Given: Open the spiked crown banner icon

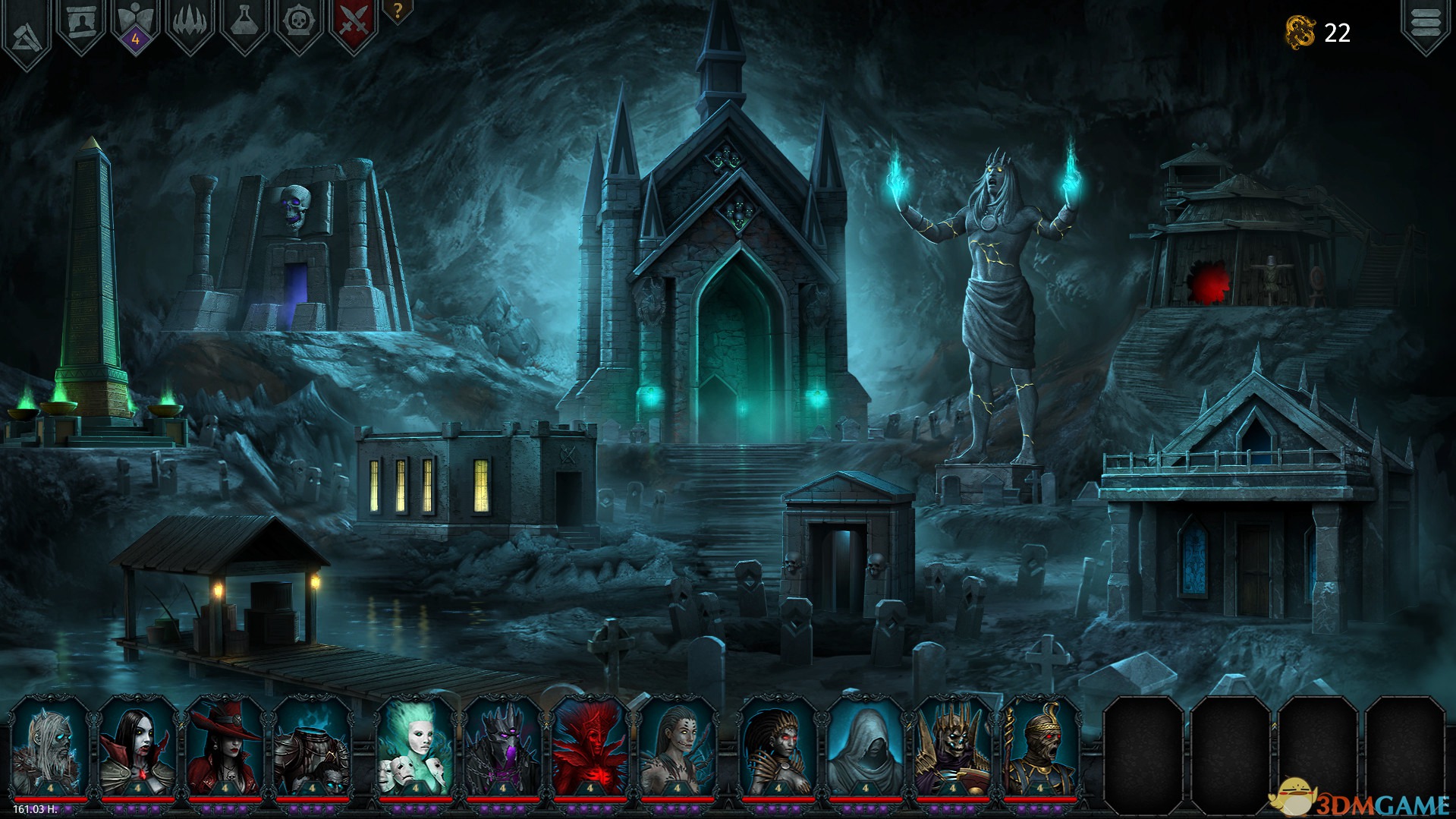Looking at the screenshot, I should pos(190,24).
